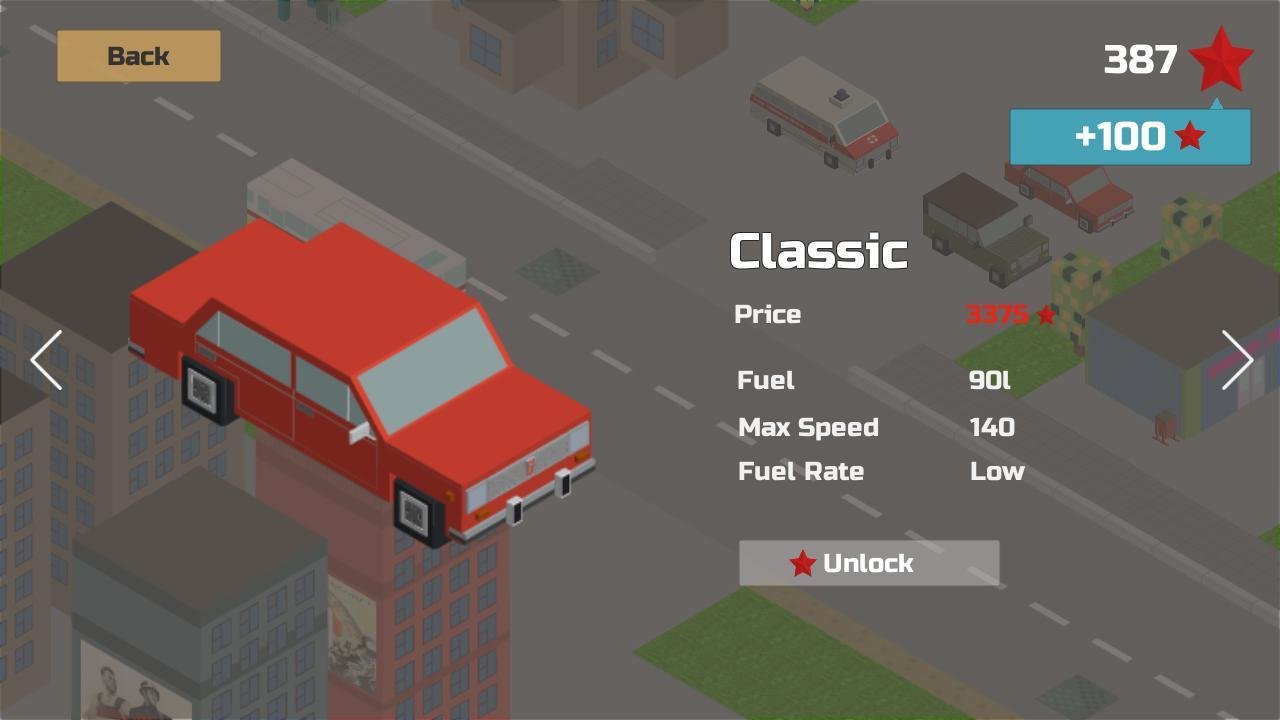Click the Max Speed value 140
This screenshot has height=720, width=1280.
pos(991,427)
